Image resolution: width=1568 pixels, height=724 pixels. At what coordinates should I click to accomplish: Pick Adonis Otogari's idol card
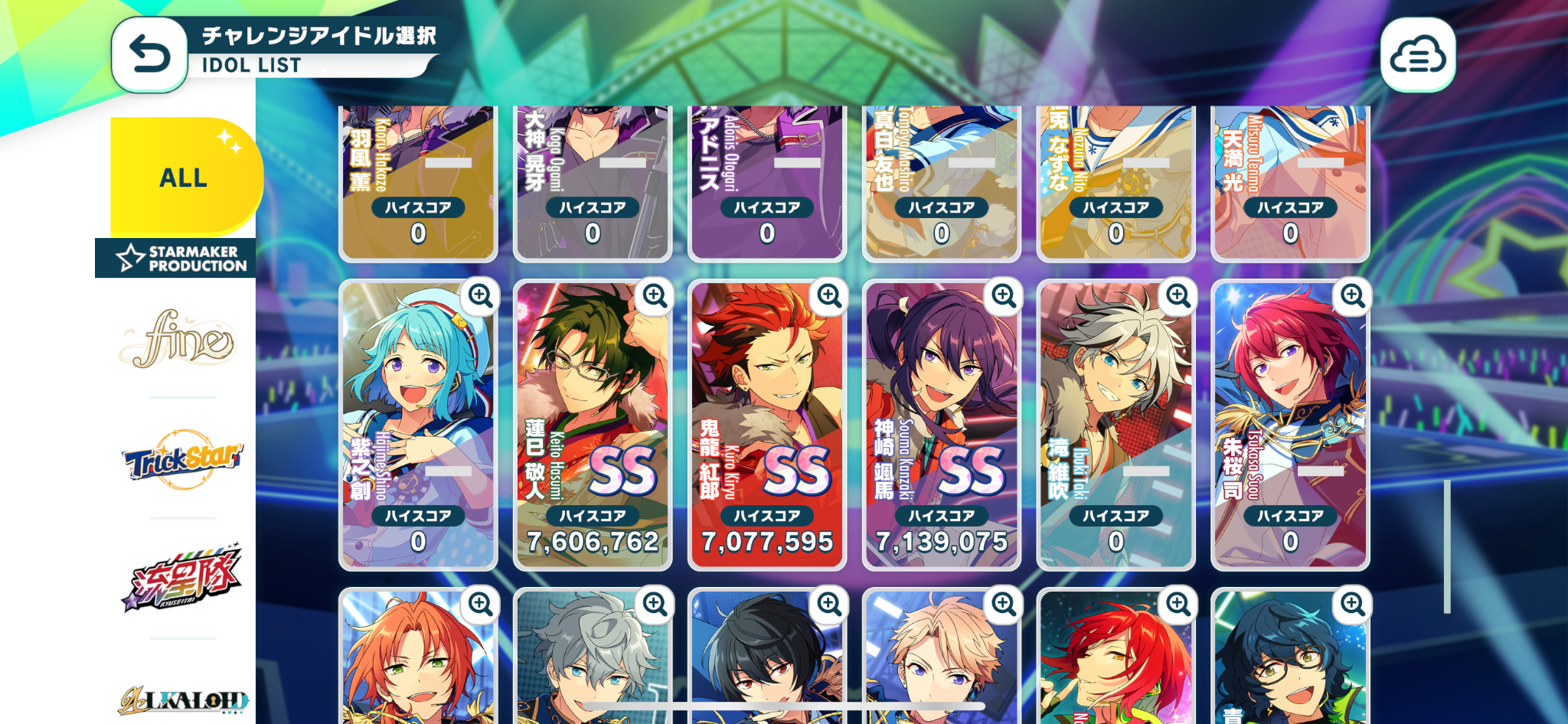pyautogui.click(x=766, y=184)
